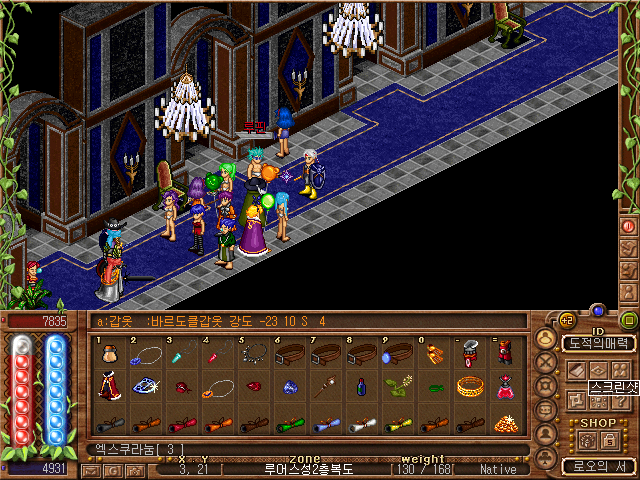Screen dimensions: 640x480
Task: Select the yellow-ribbon scroll
Action: point(398,421)
